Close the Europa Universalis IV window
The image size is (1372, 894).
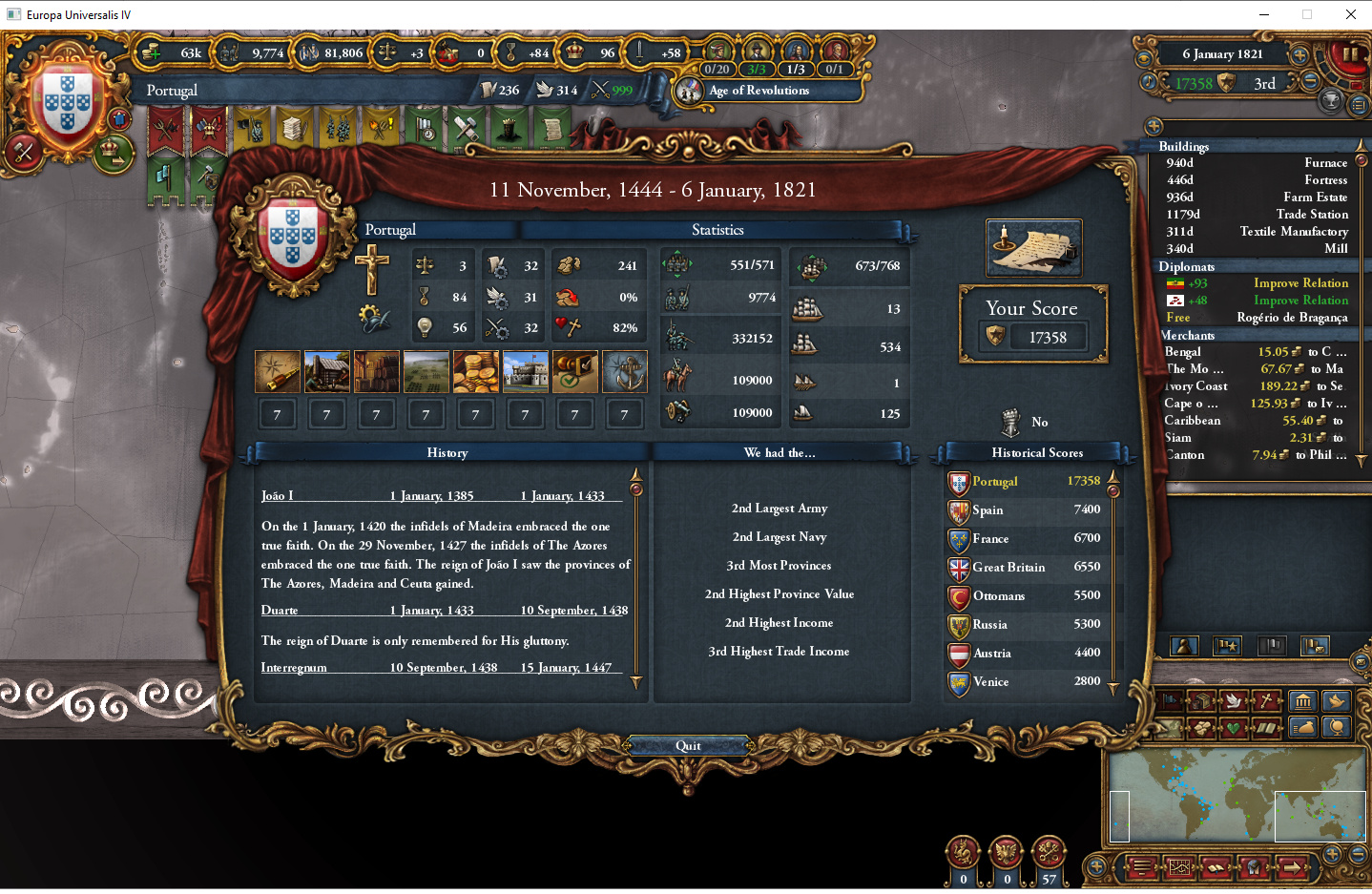point(1350,14)
